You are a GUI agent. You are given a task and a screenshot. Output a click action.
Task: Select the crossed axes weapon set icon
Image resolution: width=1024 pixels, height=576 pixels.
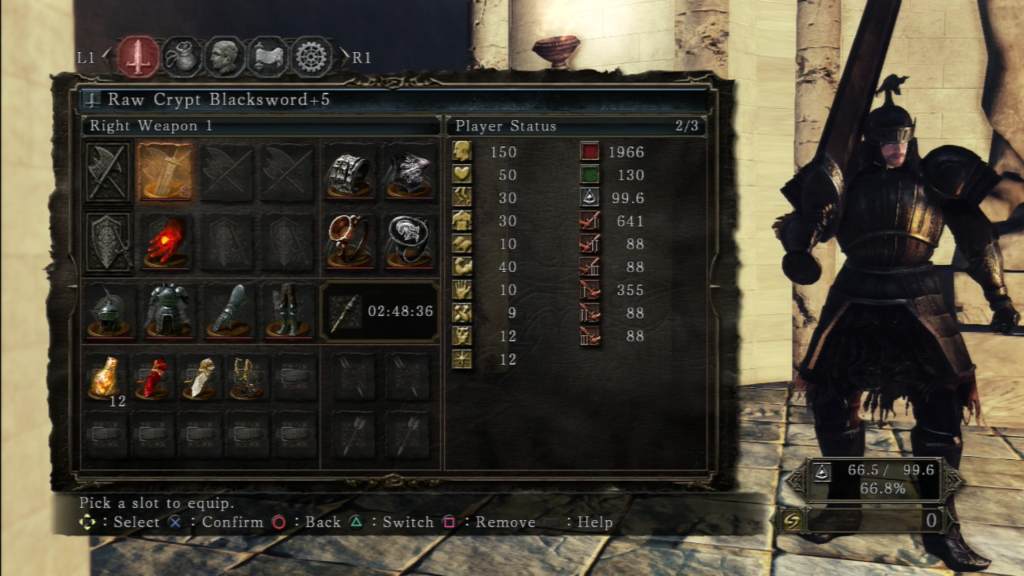tap(107, 173)
